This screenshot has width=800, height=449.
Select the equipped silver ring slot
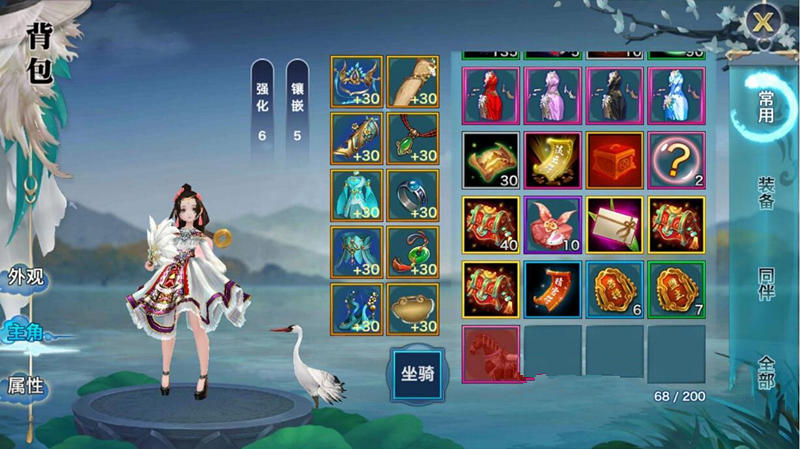pyautogui.click(x=412, y=195)
